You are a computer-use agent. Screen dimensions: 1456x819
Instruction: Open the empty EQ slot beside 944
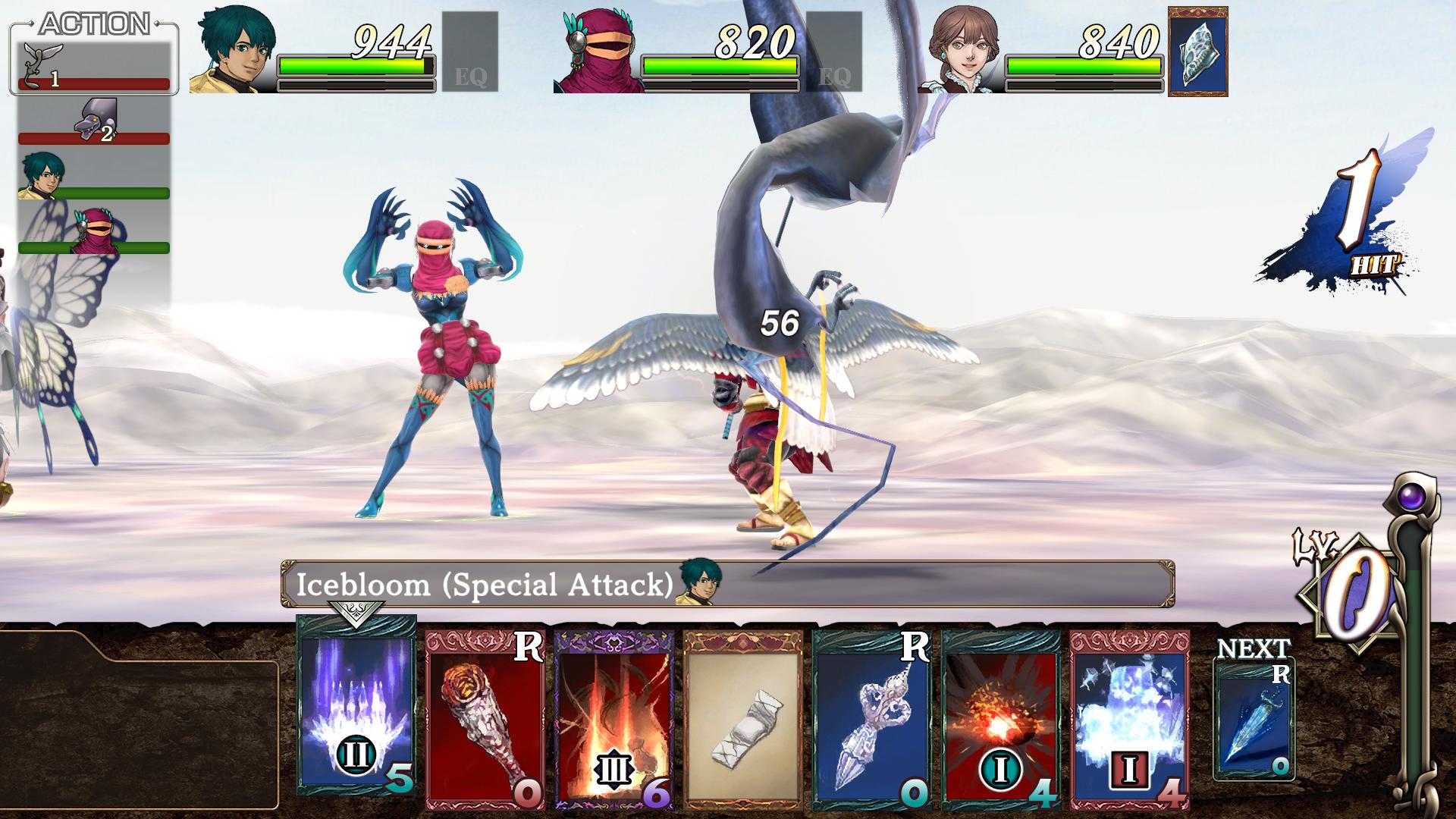tap(469, 52)
